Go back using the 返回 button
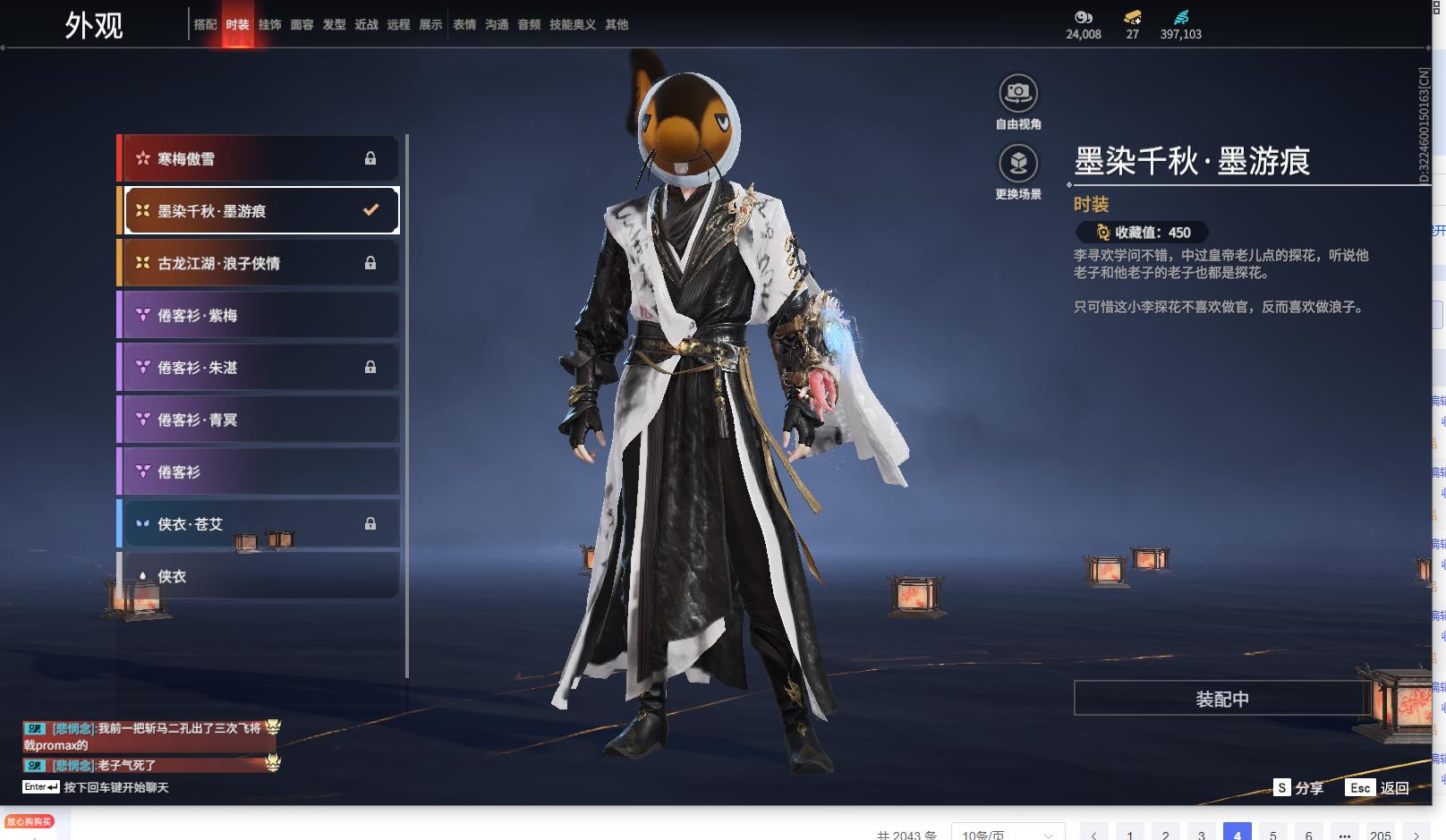The width and height of the screenshot is (1446, 840). [x=1379, y=788]
